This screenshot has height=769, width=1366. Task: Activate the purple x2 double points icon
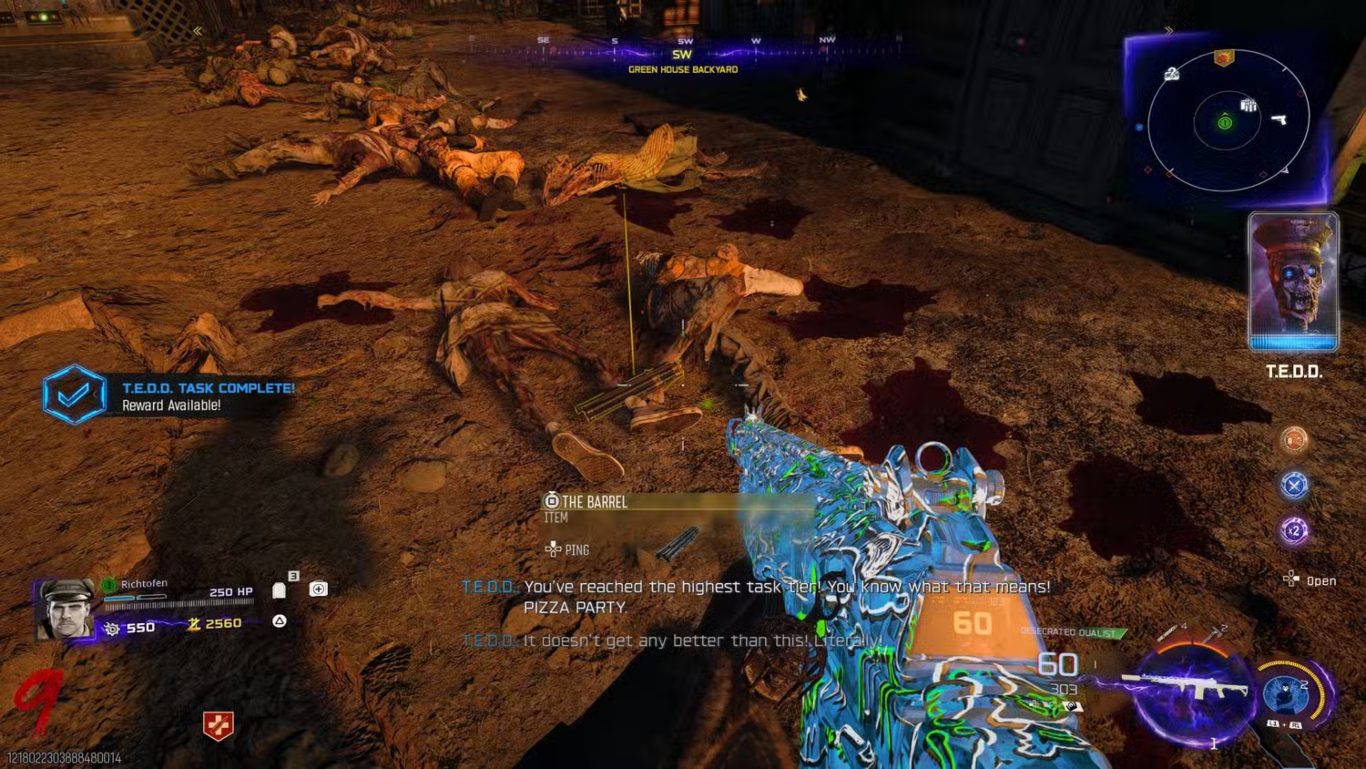1295,530
